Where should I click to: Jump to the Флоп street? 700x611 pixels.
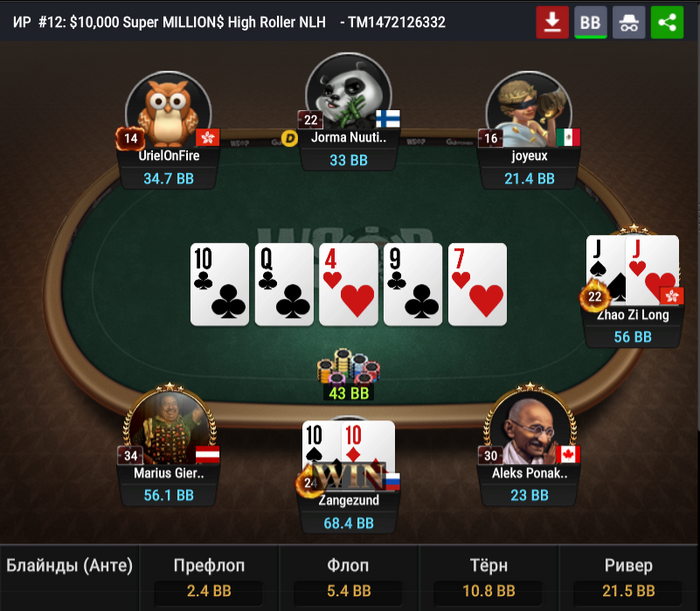pos(348,578)
